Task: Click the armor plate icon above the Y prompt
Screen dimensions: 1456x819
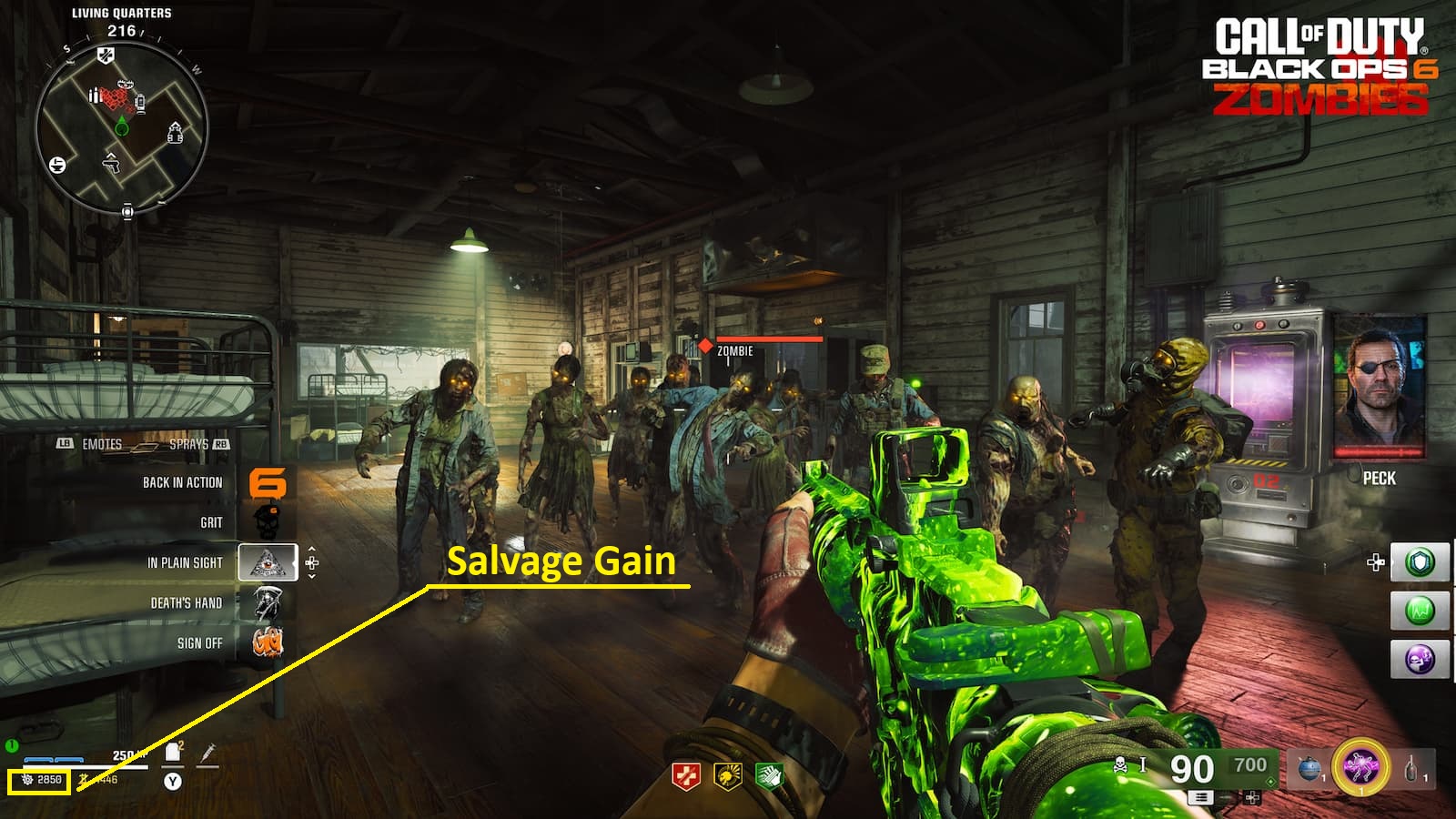Action: click(x=171, y=752)
